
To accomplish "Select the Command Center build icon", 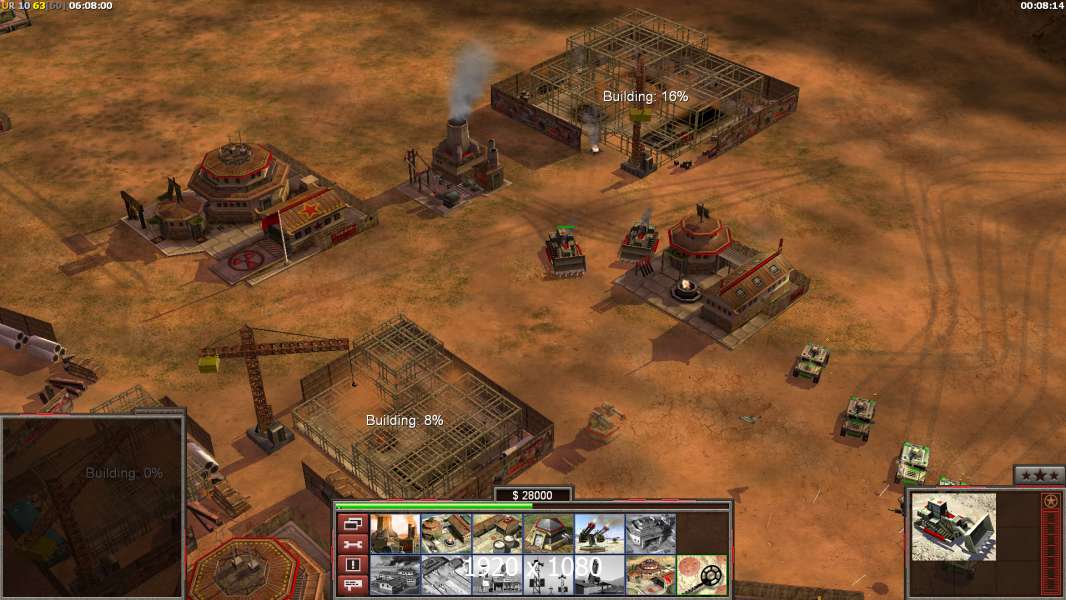I will [x=650, y=575].
